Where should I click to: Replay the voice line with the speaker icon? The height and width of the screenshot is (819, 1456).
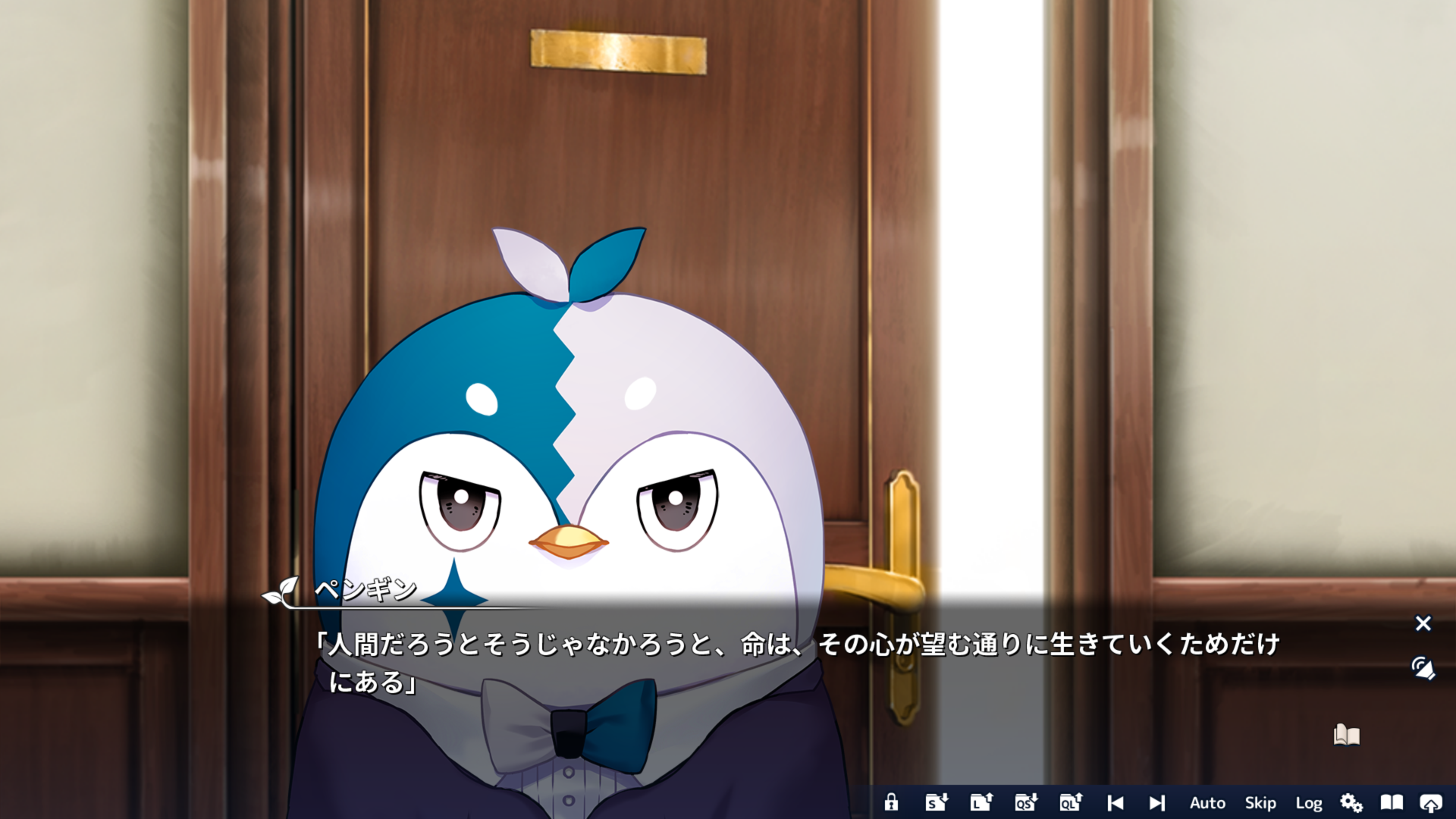(1423, 667)
